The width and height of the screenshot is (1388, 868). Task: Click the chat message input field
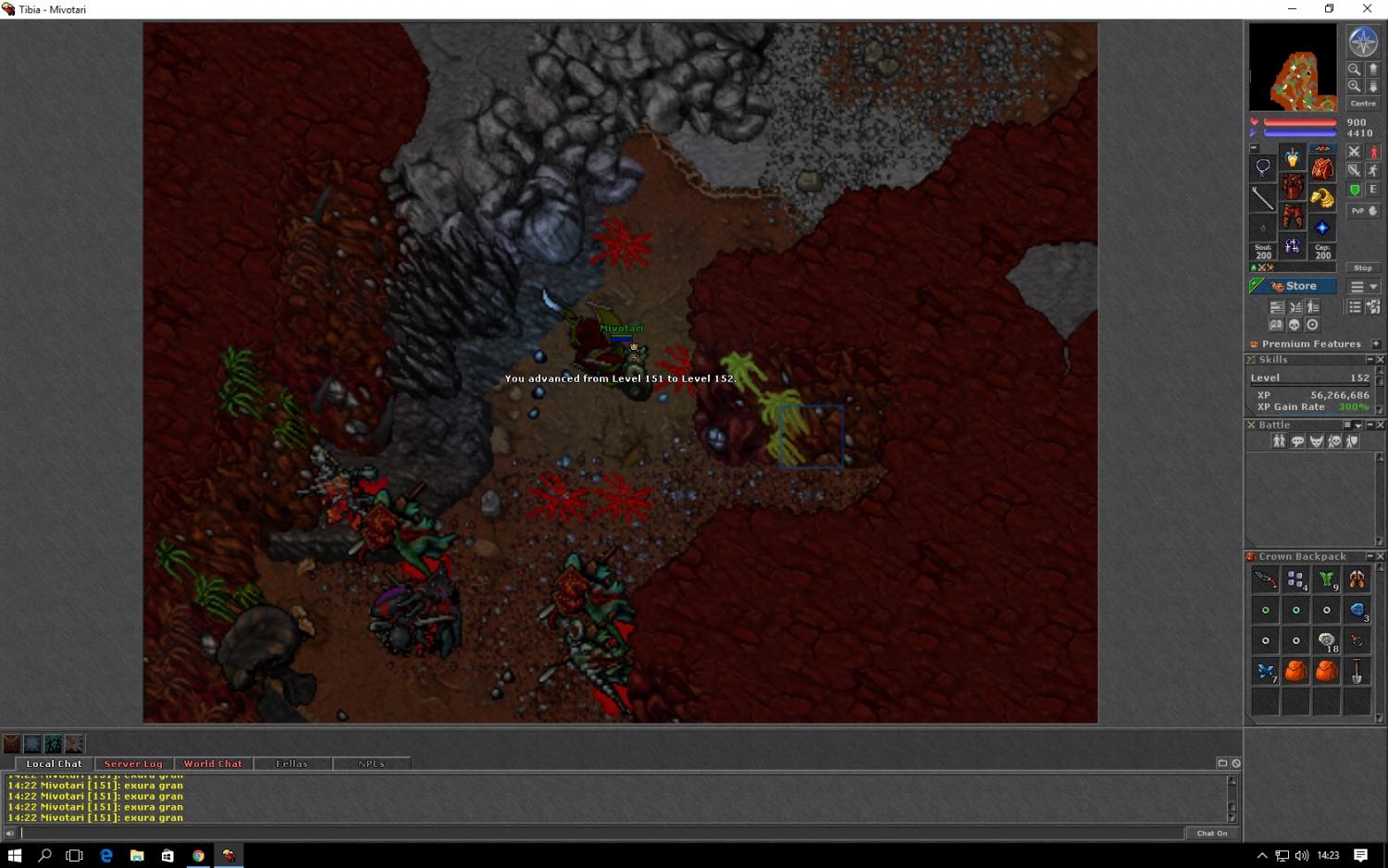(x=601, y=833)
